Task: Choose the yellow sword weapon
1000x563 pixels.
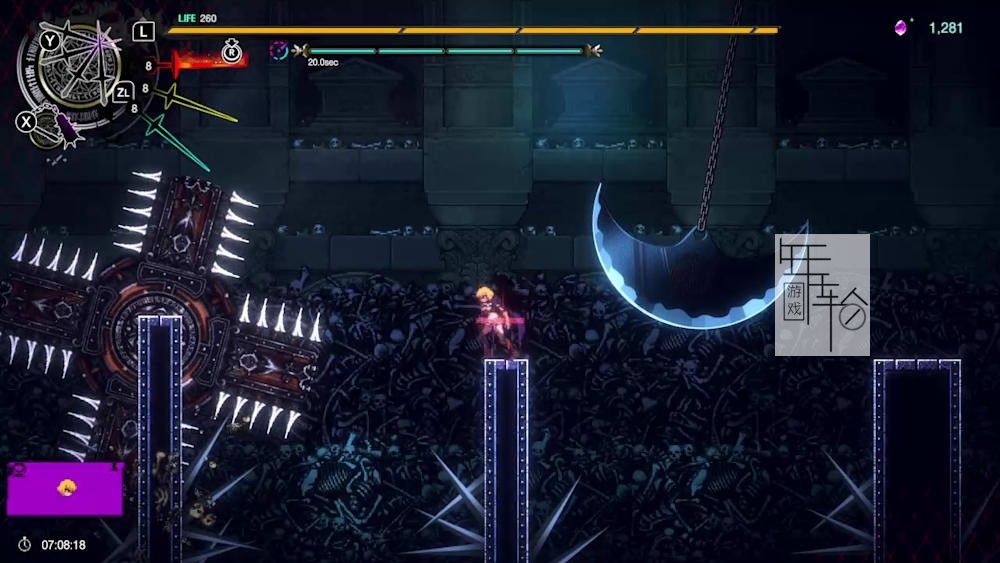Action: [200, 103]
